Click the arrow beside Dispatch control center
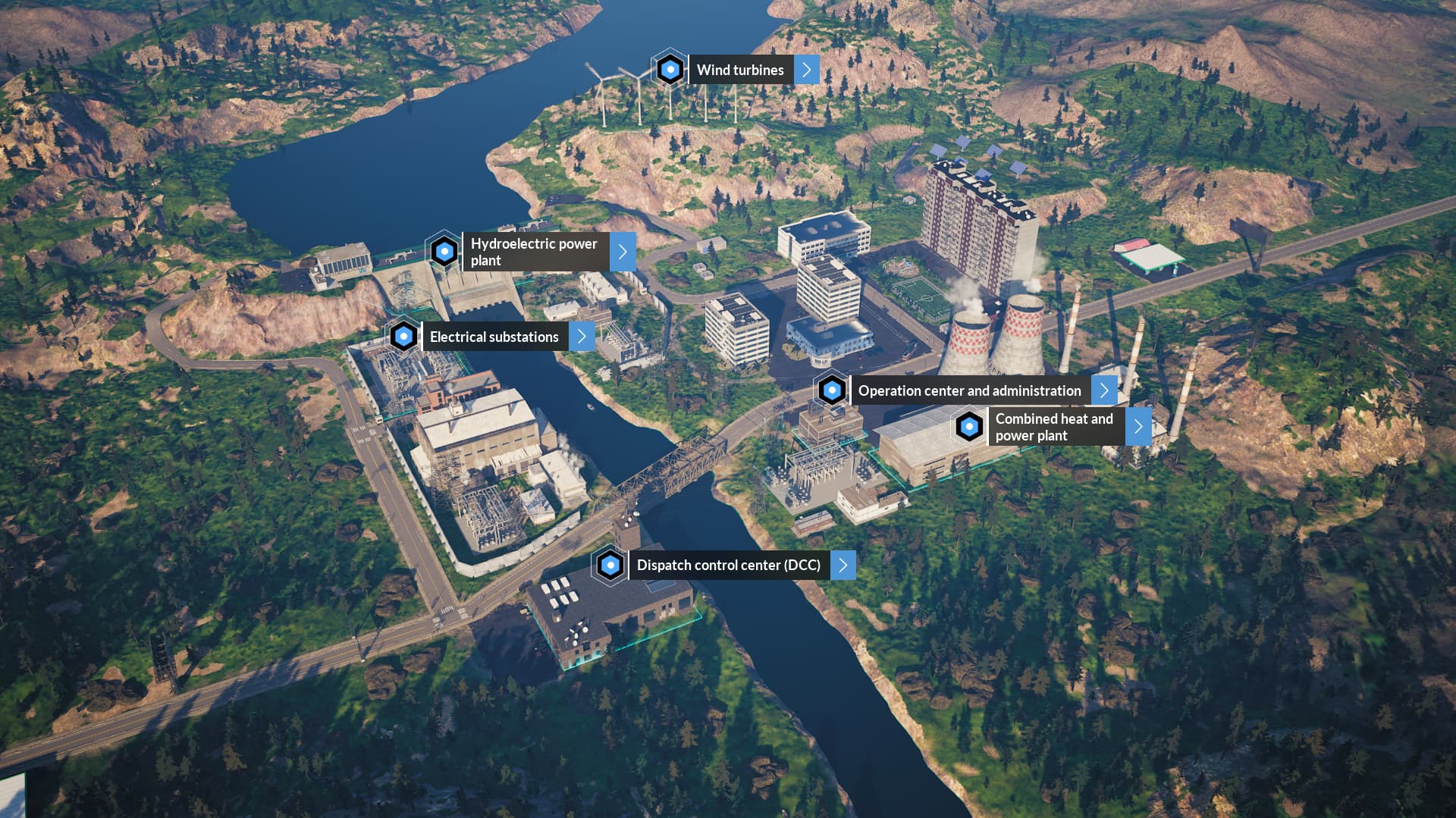Screen dimensions: 1456x818 [843, 565]
